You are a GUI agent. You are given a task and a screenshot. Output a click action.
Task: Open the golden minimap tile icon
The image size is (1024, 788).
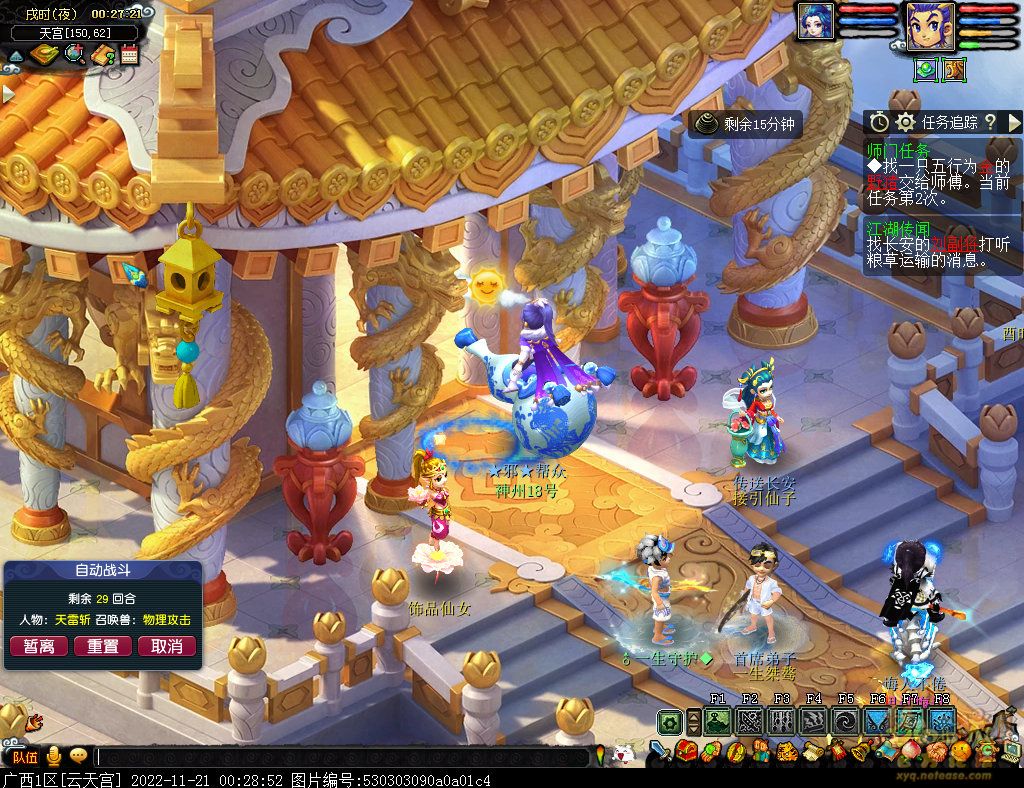(45, 55)
